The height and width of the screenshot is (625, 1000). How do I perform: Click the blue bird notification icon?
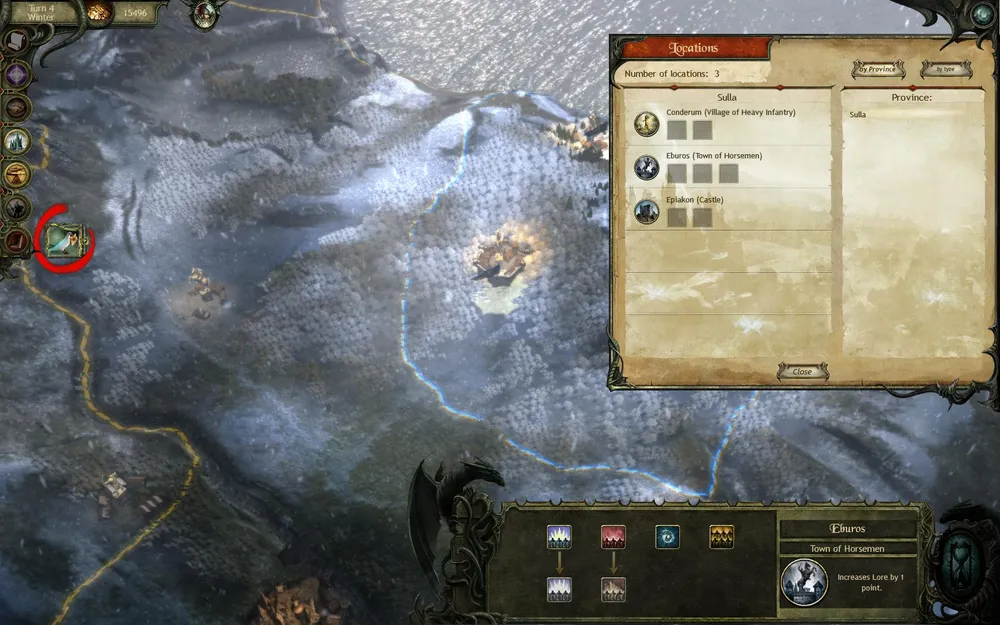[x=64, y=237]
